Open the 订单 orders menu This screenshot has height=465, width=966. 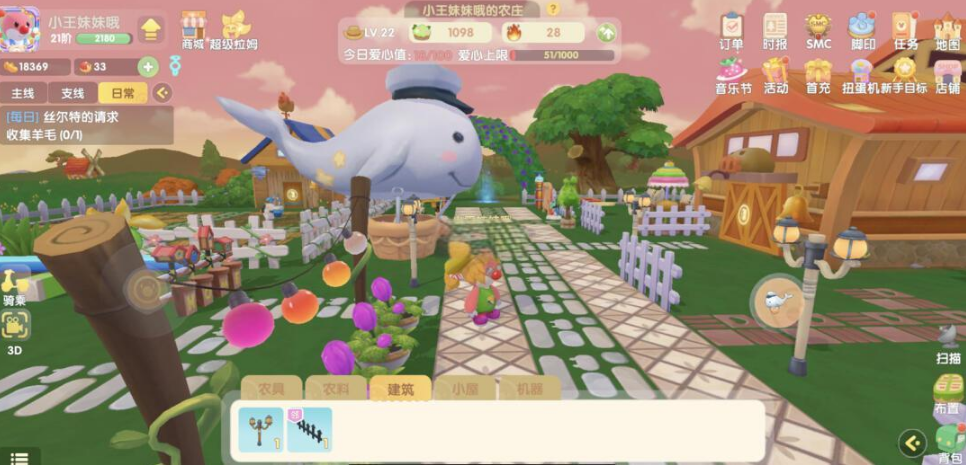coord(731,31)
